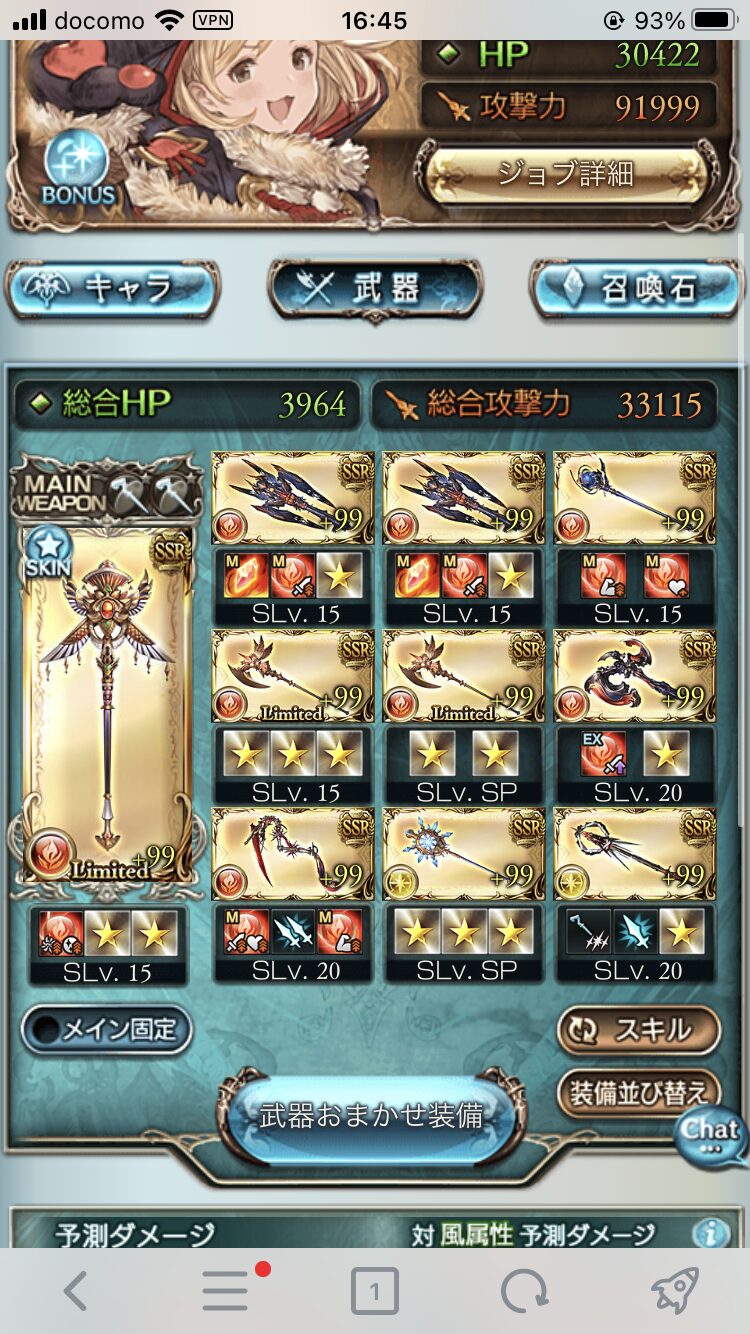Open the Chat bubble
Screen dimensions: 750x1334
pos(711,1133)
